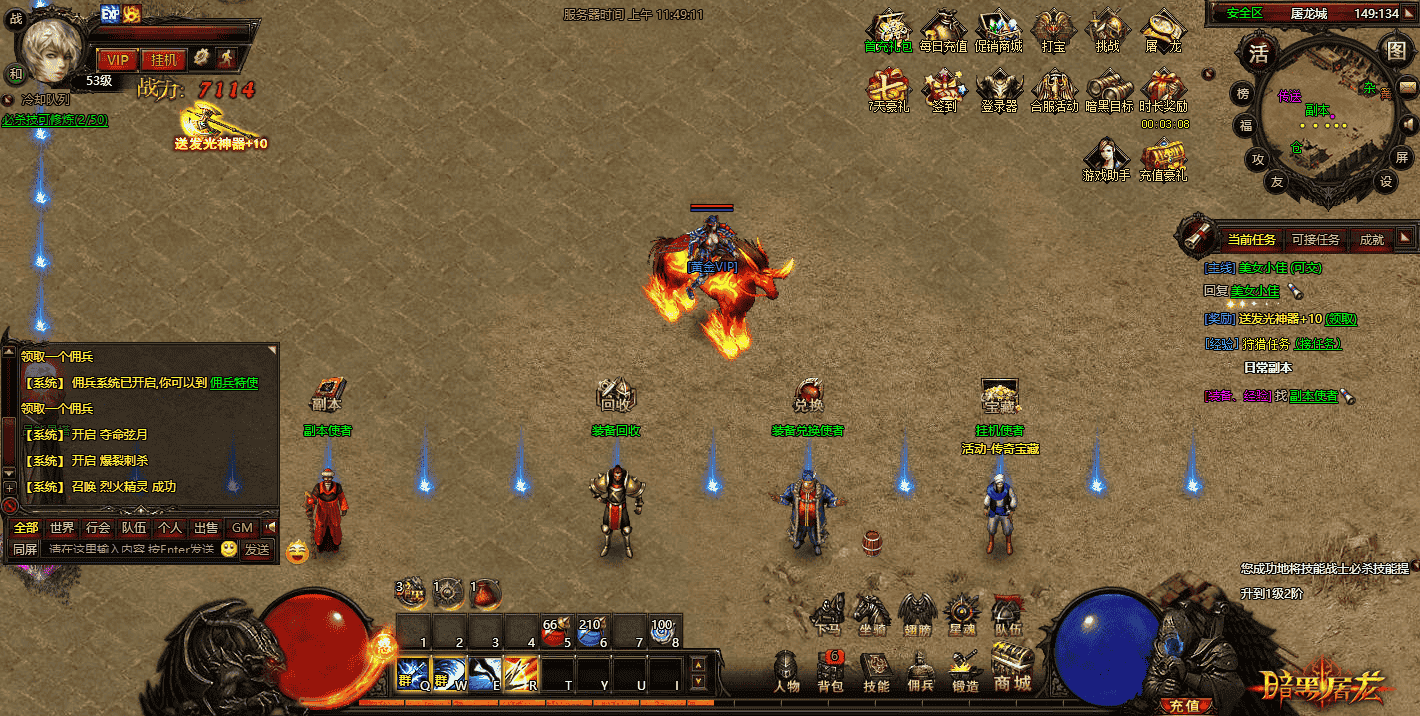Open the full map with 图 button
The height and width of the screenshot is (716, 1420).
coord(1394,50)
